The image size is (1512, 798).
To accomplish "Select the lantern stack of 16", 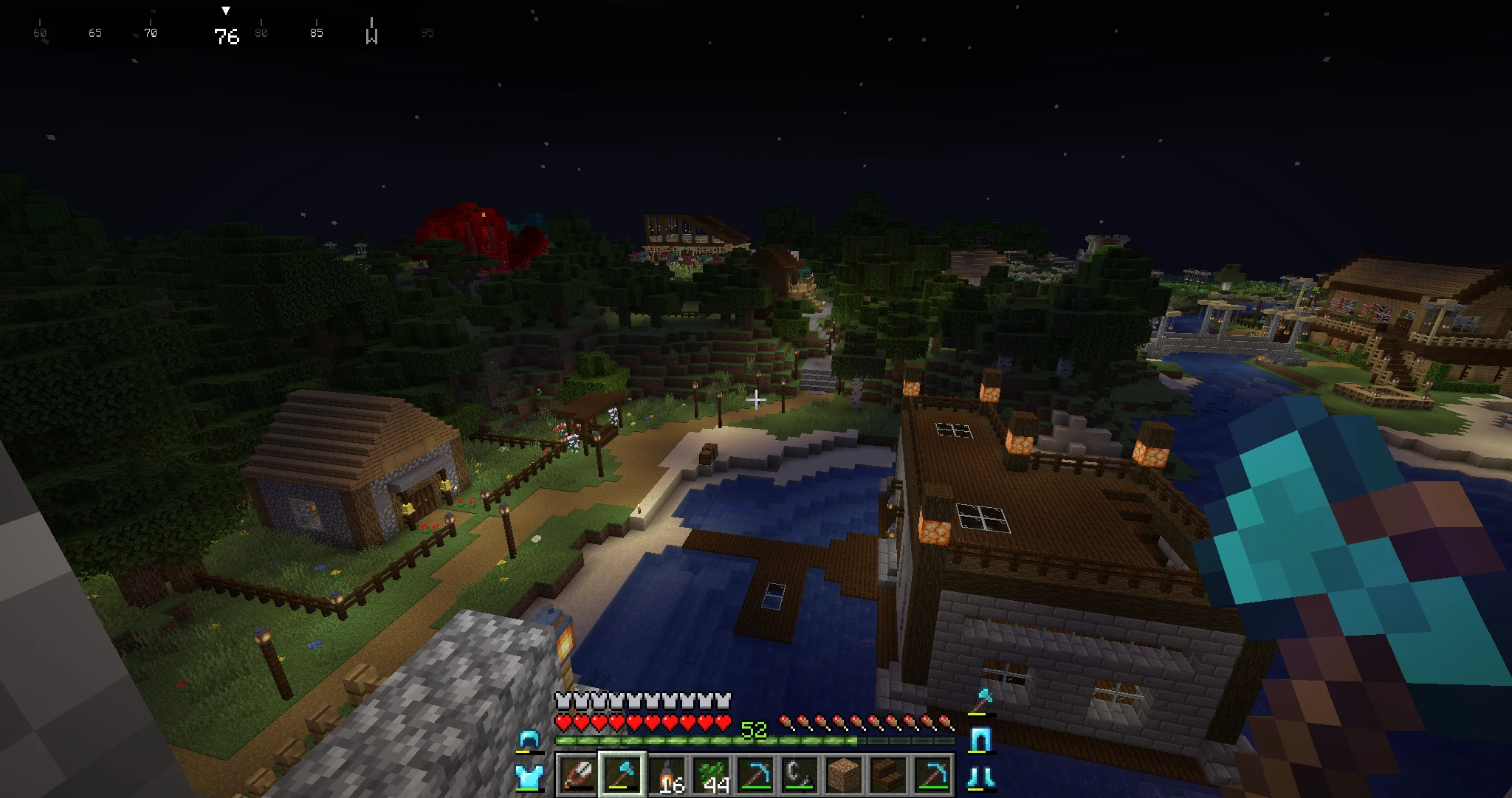I will [669, 775].
